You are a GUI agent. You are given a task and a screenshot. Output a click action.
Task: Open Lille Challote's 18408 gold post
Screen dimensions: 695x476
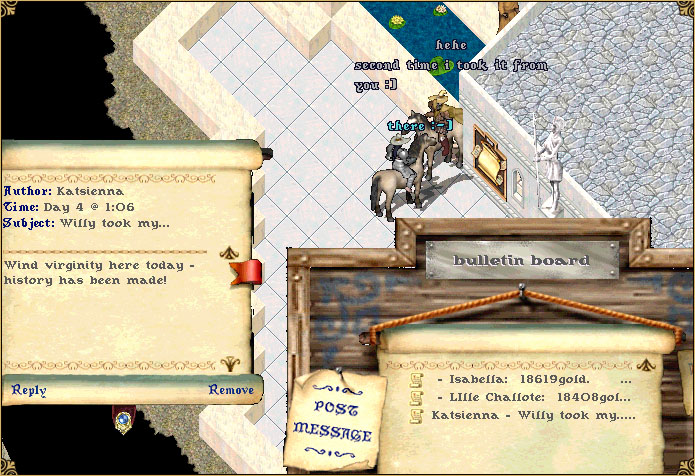tap(533, 396)
